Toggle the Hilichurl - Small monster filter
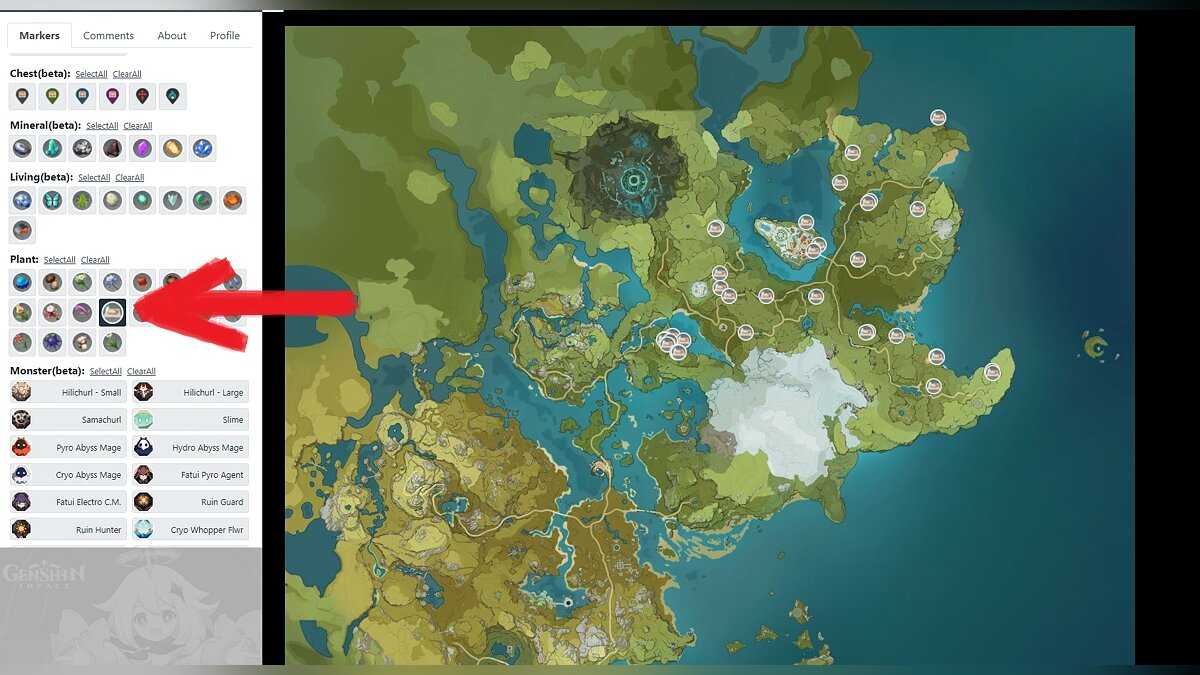The image size is (1200, 675). pyautogui.click(x=68, y=392)
